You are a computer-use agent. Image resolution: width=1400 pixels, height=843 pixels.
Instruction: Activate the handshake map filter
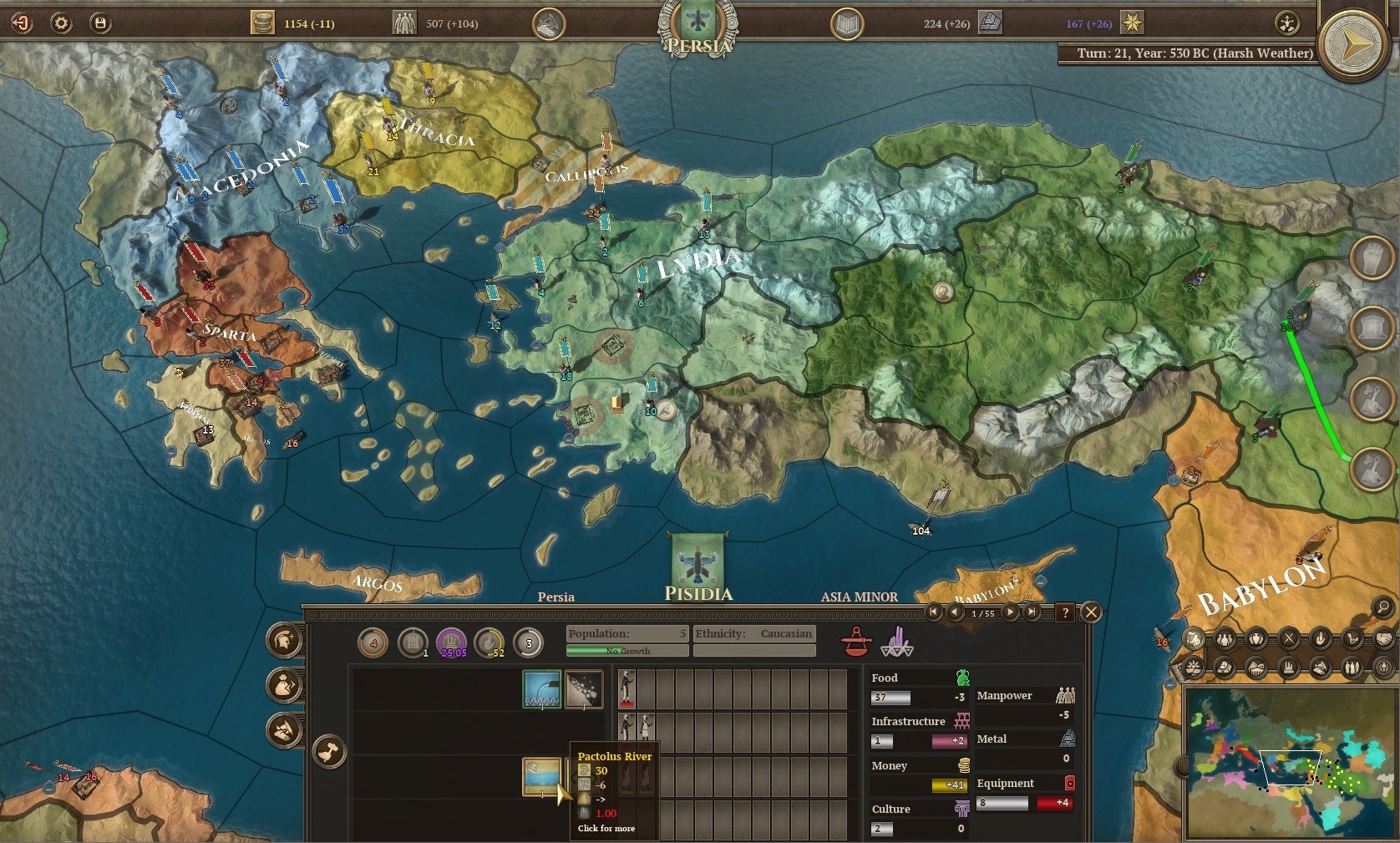(1382, 639)
